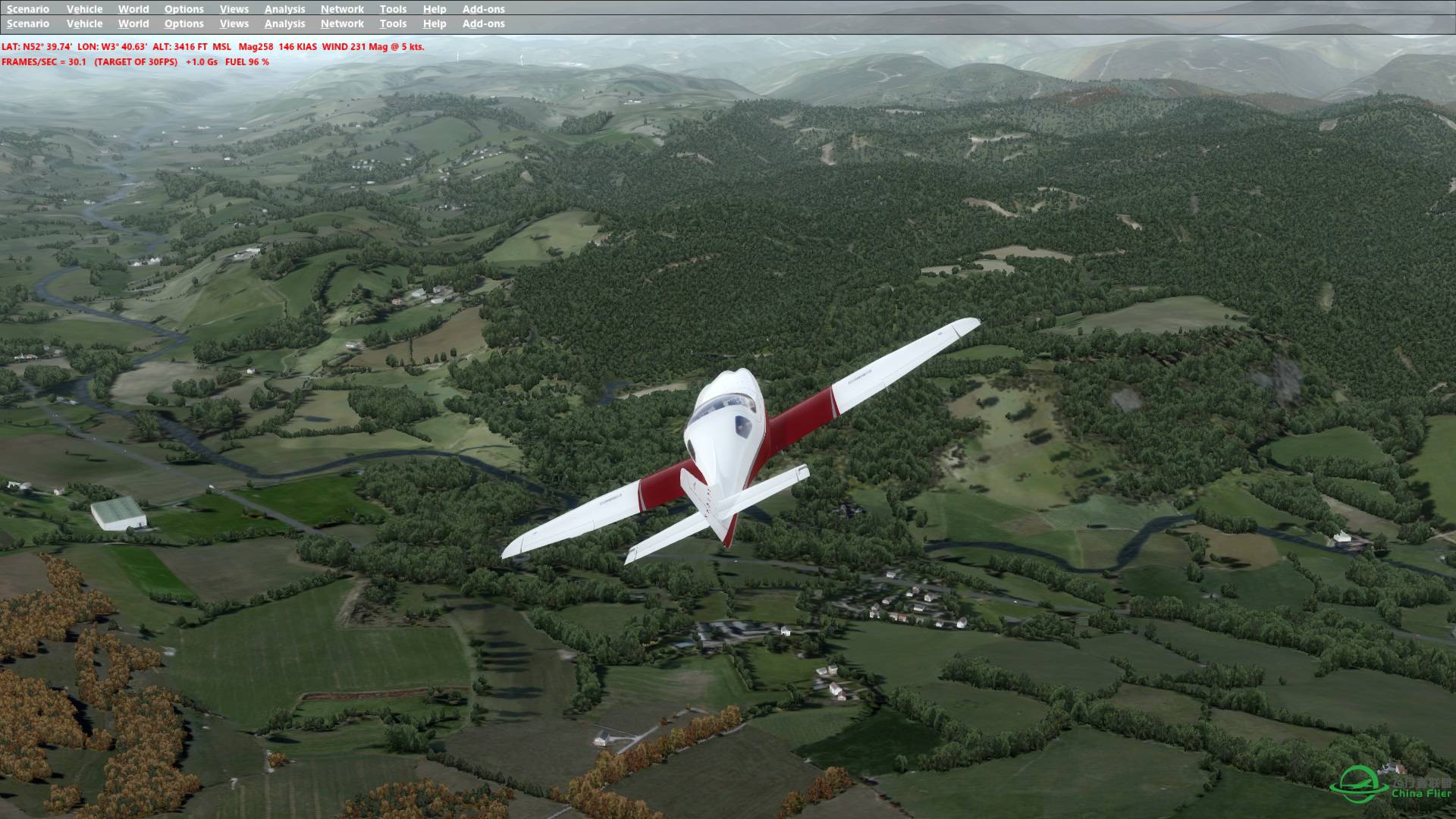Open the Add-ons menu

[483, 9]
